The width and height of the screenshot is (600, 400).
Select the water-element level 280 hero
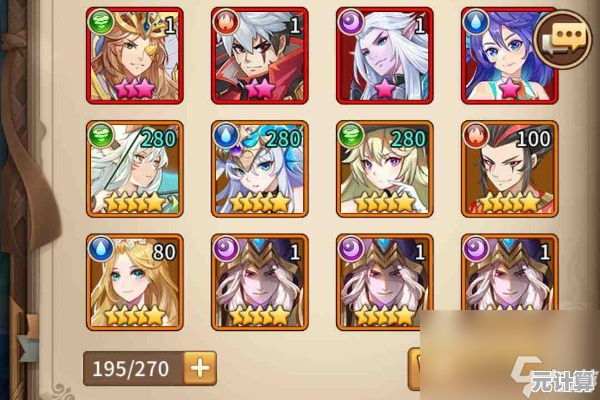tap(260, 168)
